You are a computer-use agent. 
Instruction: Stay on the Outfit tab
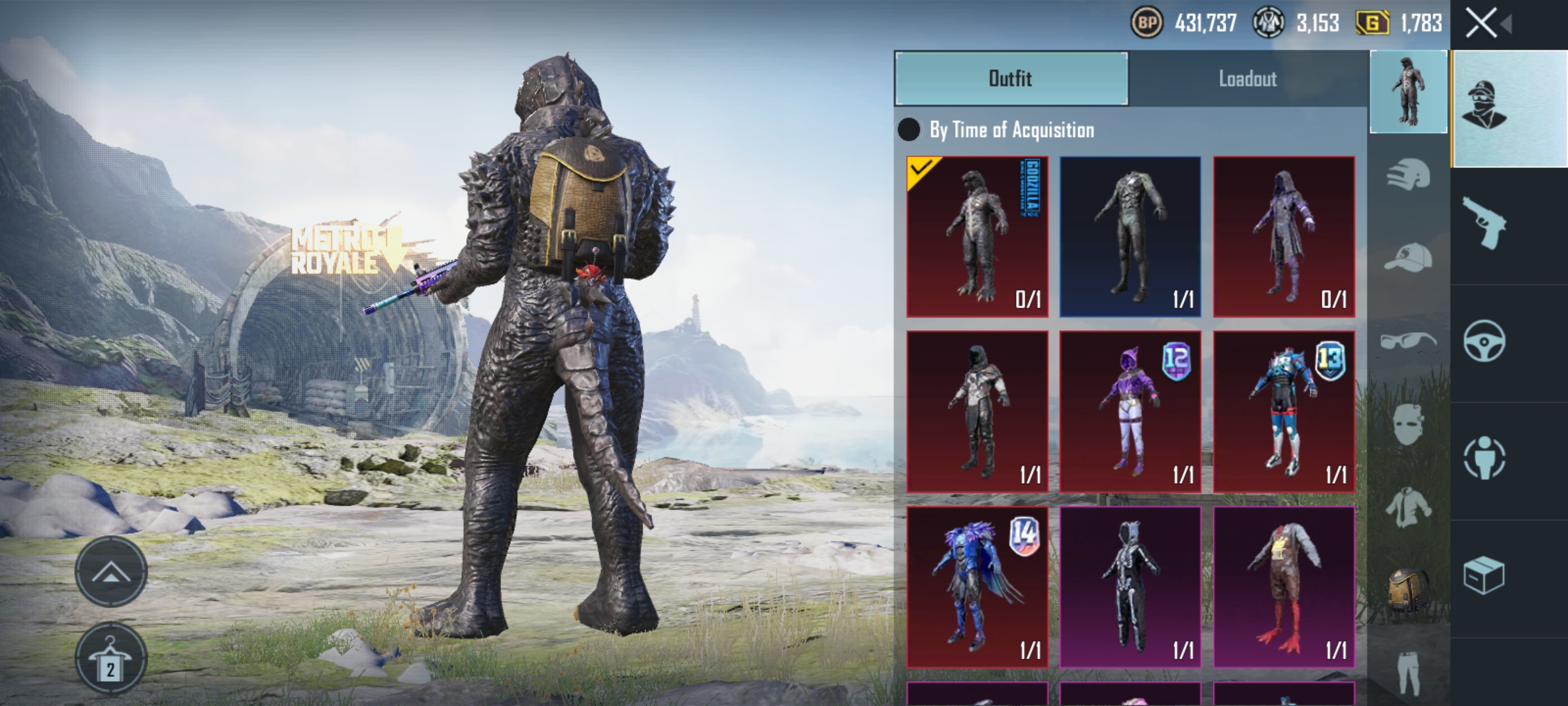click(1011, 79)
